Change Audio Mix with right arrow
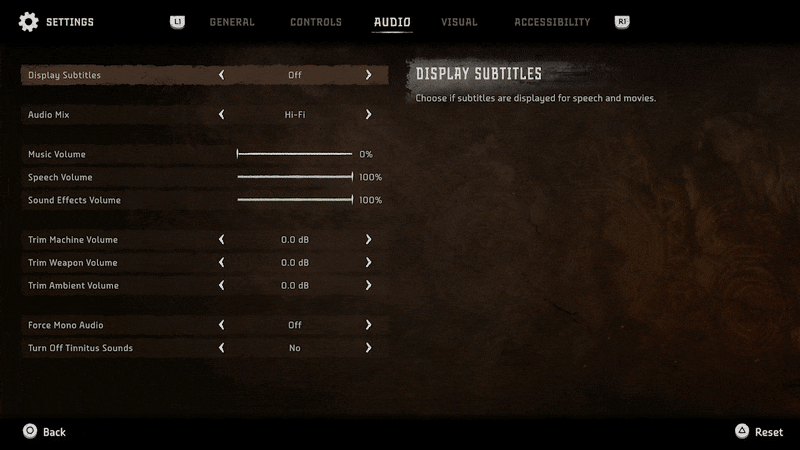This screenshot has height=450, width=800. coord(368,115)
